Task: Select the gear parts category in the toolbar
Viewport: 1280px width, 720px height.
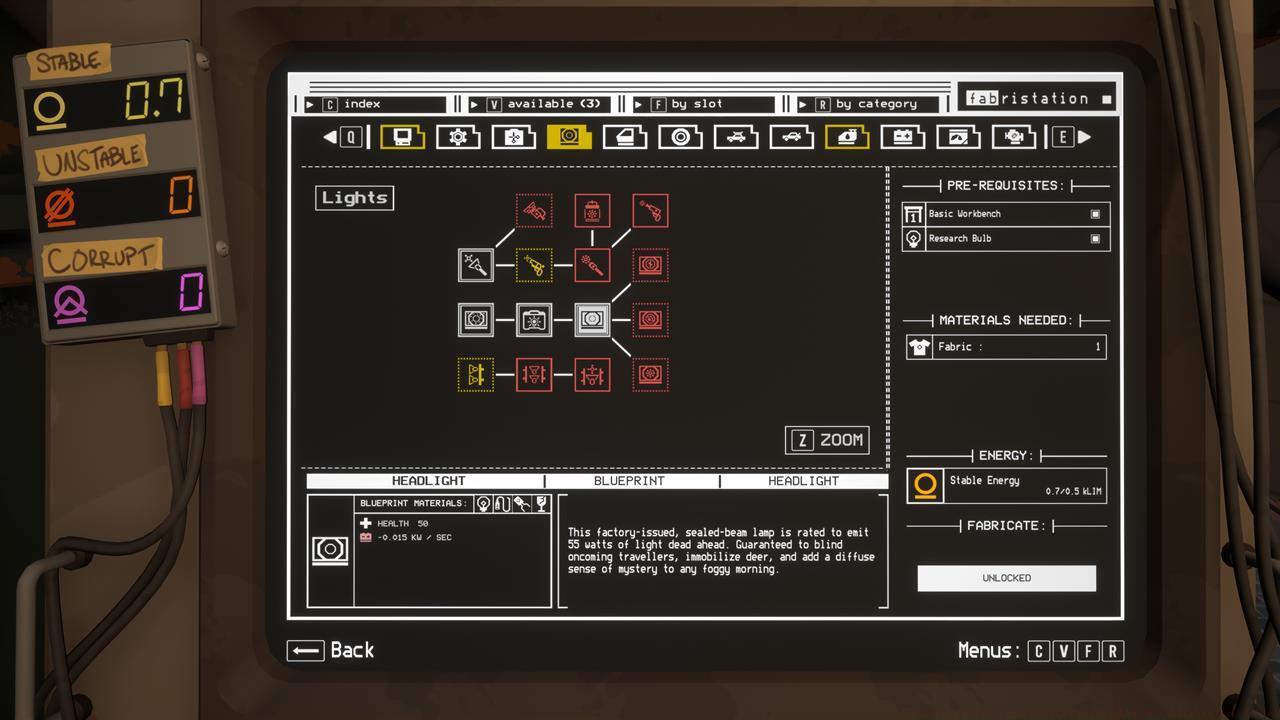Action: point(459,136)
